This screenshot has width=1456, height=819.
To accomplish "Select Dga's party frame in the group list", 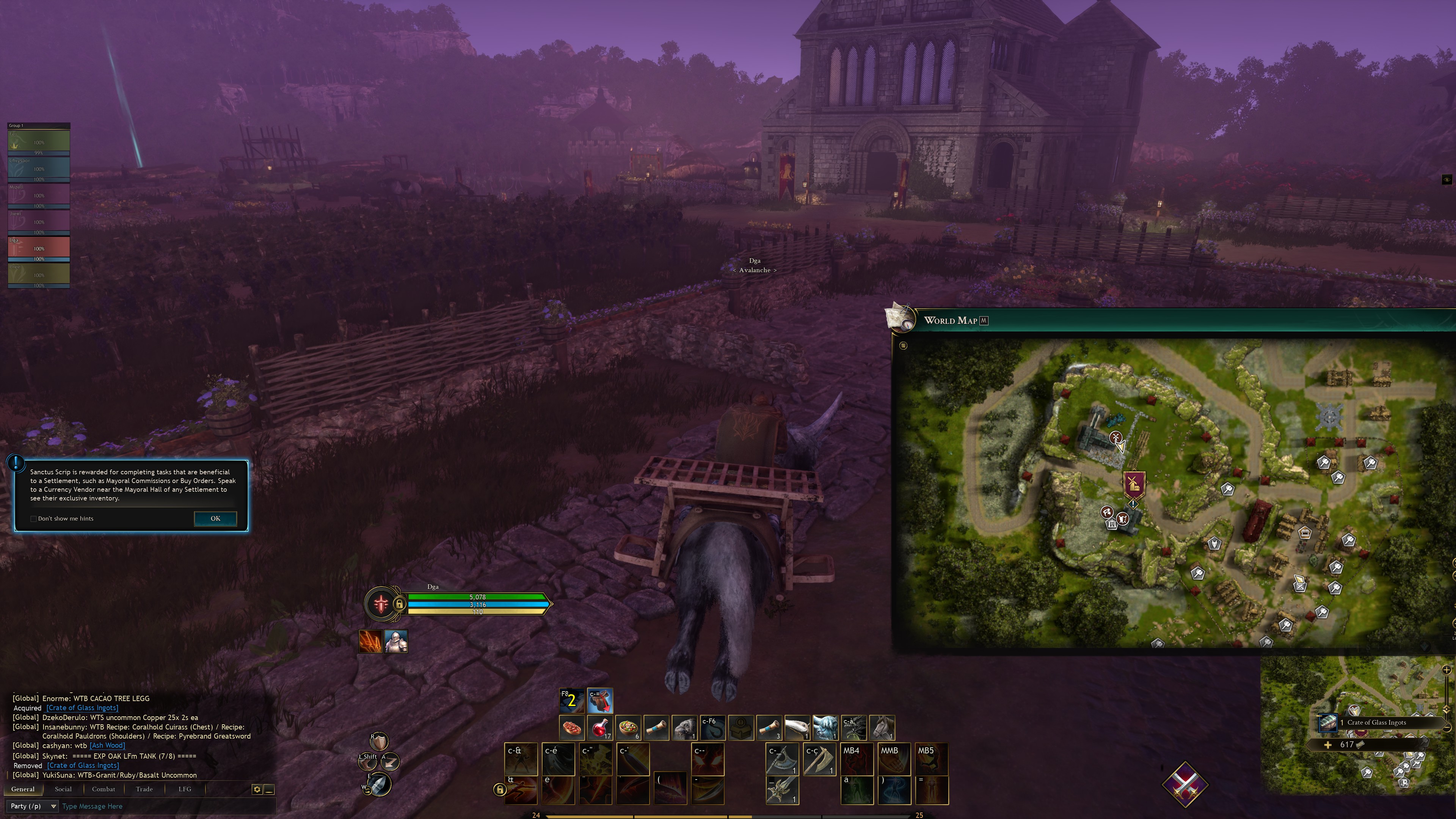I will click(x=38, y=249).
